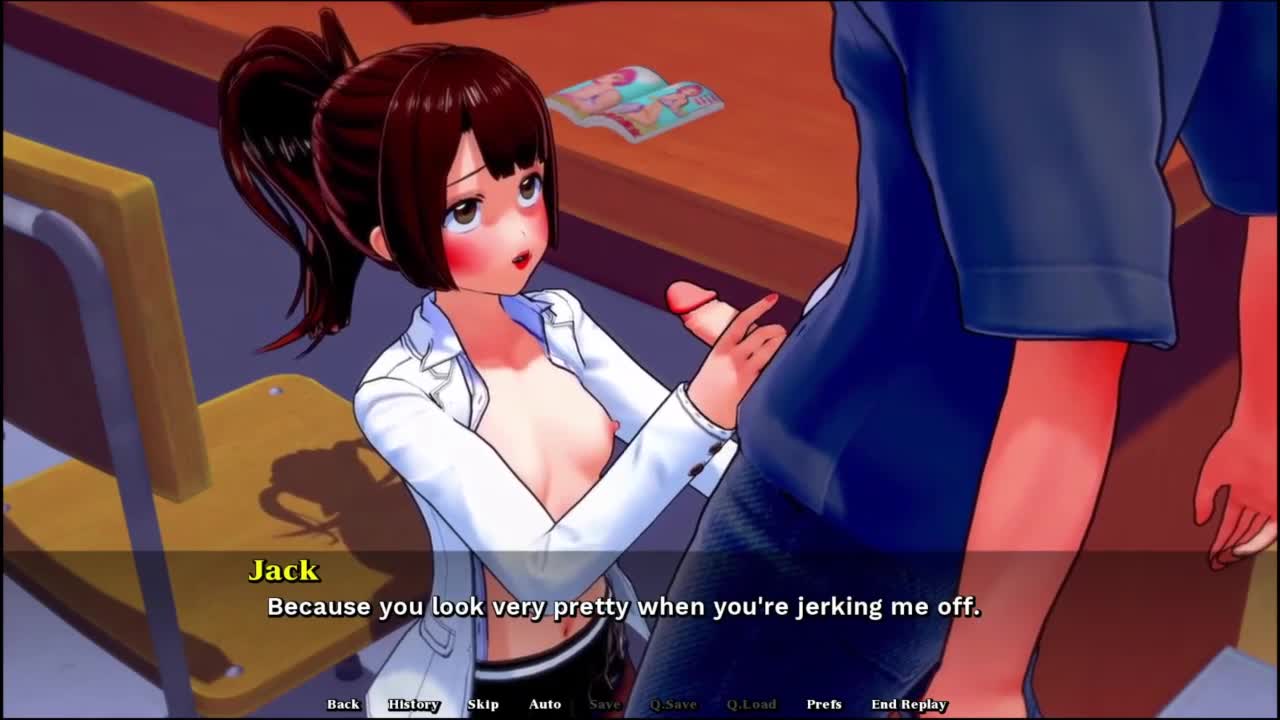1280x720 pixels.
Task: Activate the Skip option
Action: (x=483, y=704)
